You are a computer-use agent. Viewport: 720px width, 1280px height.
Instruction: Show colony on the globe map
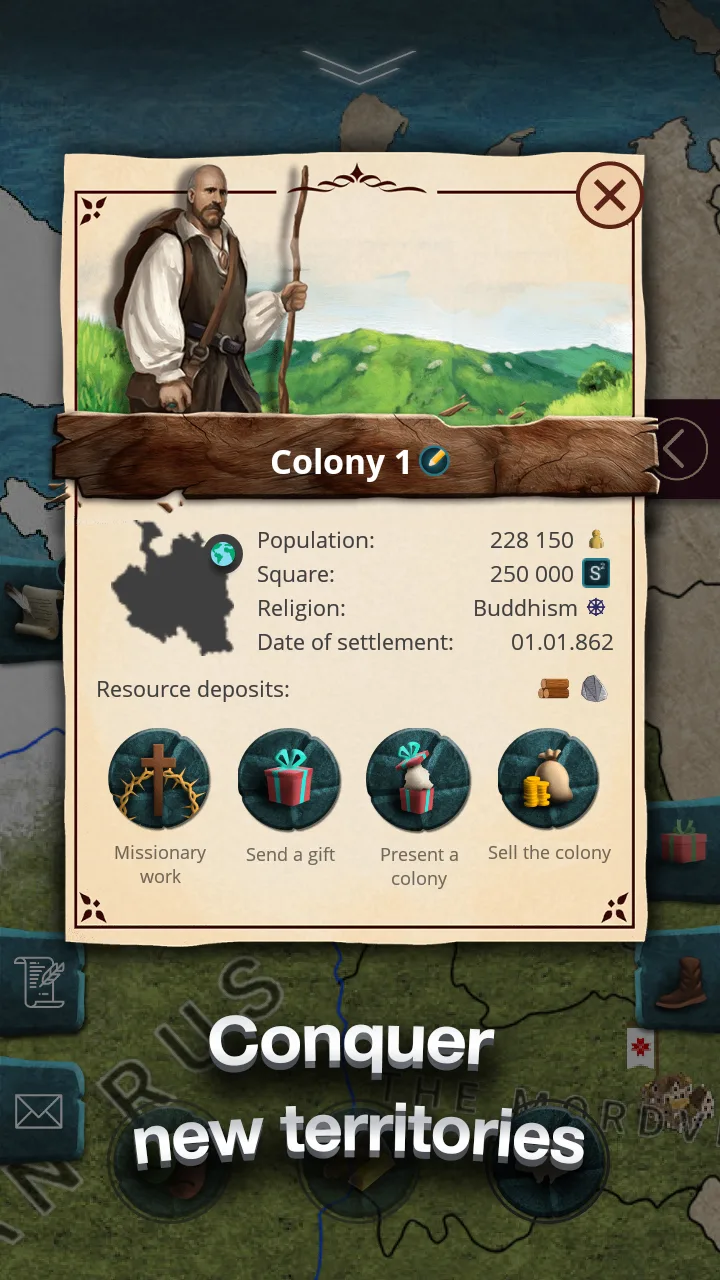(x=224, y=553)
